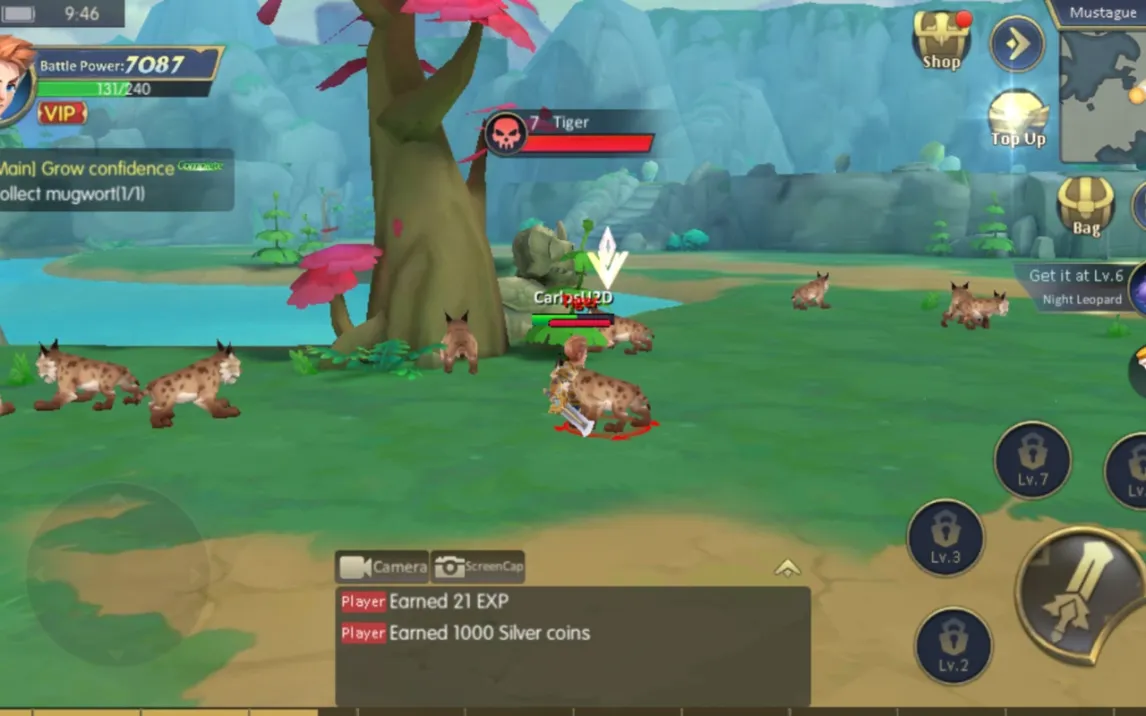Click the chat message box

(572, 645)
